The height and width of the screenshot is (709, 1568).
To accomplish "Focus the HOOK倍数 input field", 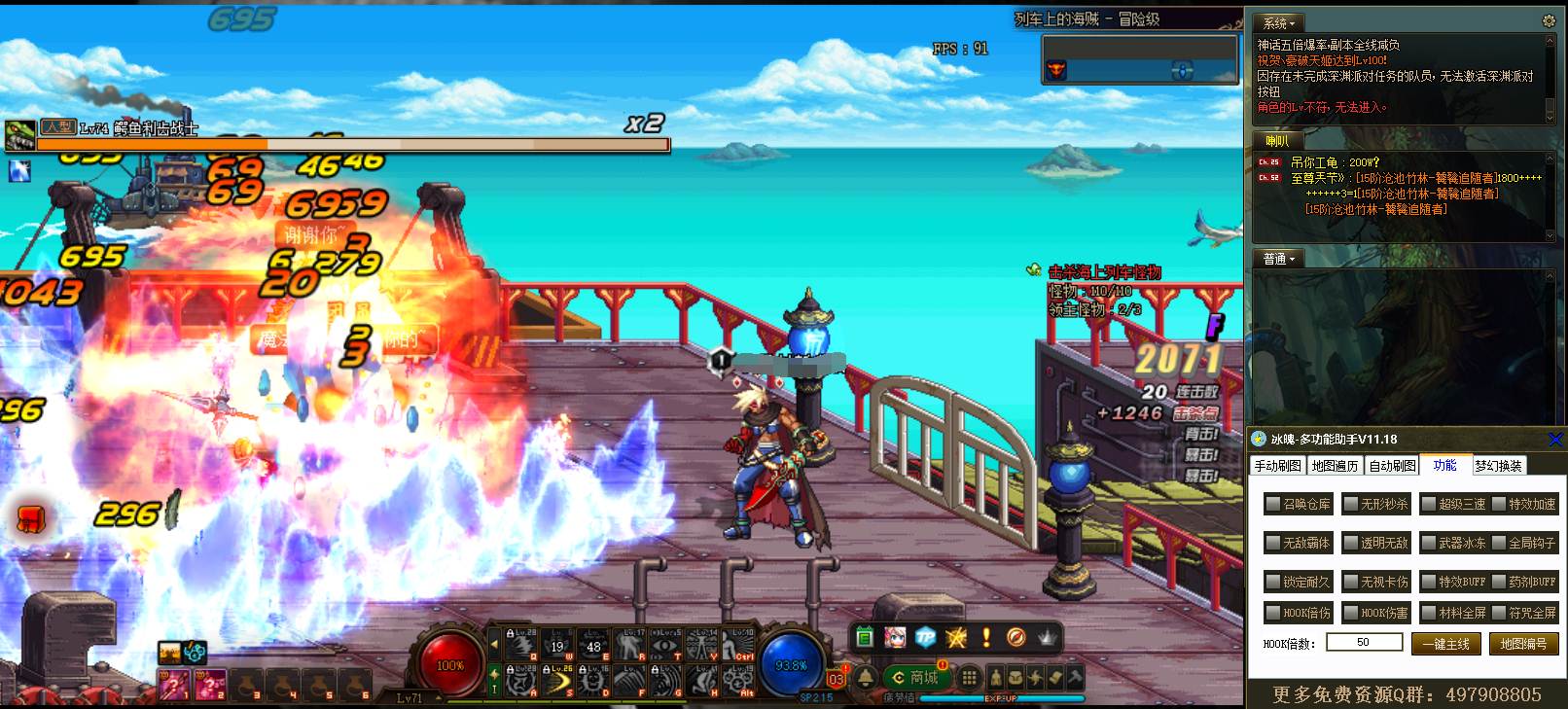I will 1364,642.
